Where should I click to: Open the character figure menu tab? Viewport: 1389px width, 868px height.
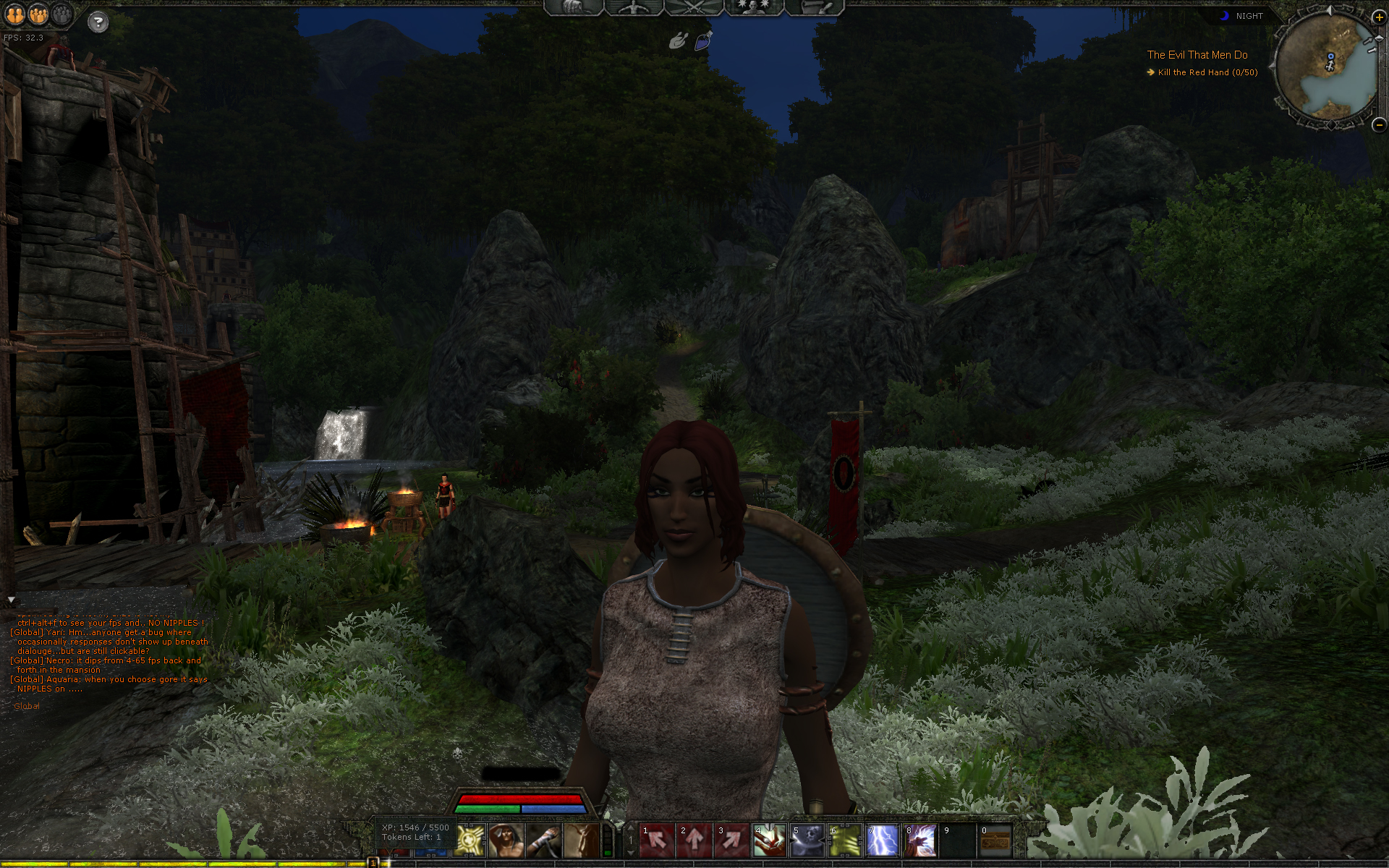(634, 7)
